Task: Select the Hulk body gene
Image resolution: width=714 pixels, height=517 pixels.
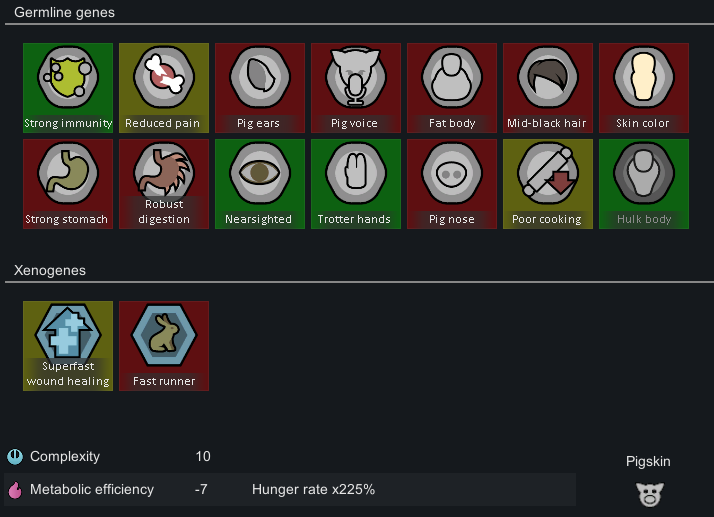Action: click(644, 183)
